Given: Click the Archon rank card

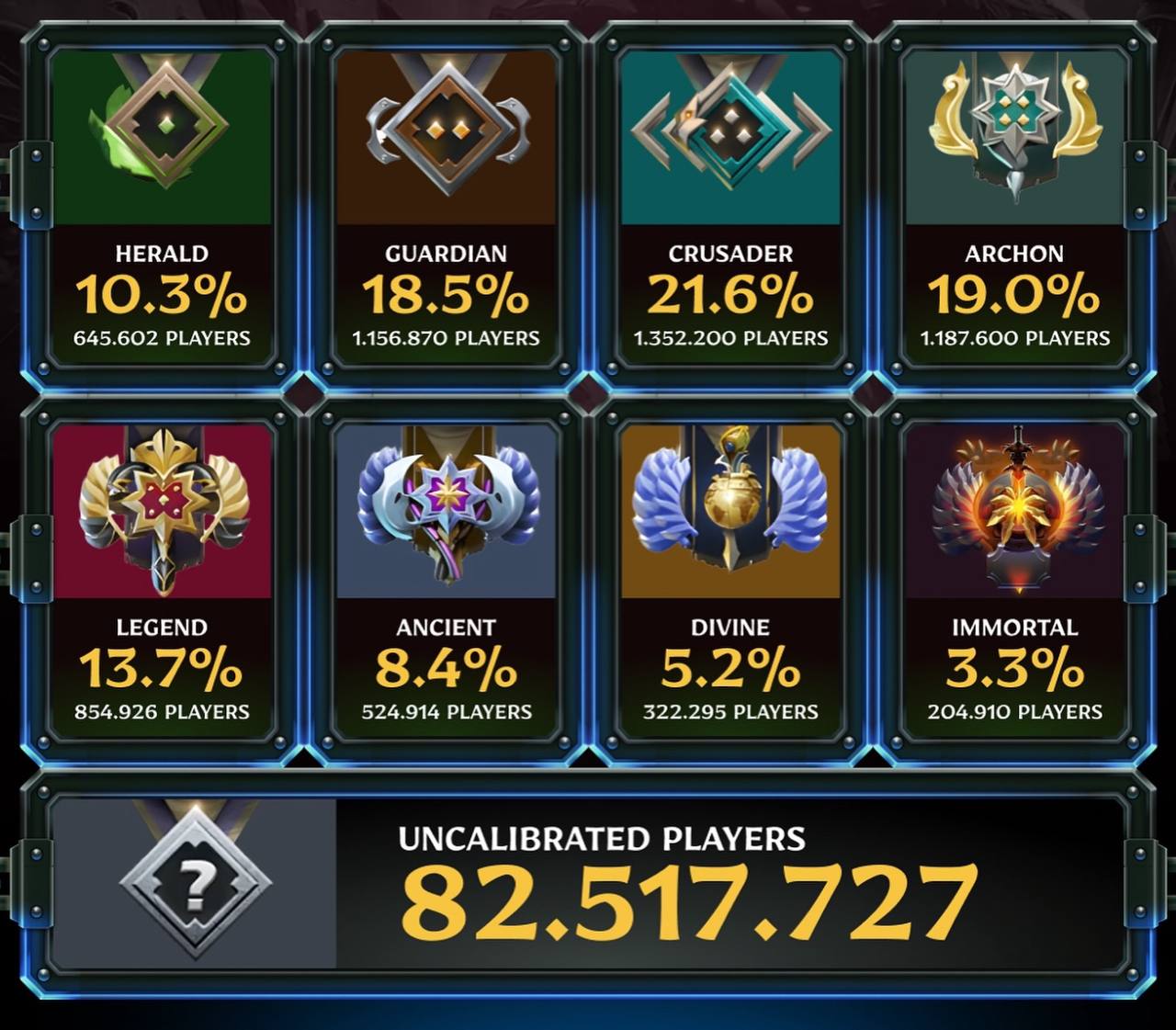Looking at the screenshot, I should (x=1014, y=207).
